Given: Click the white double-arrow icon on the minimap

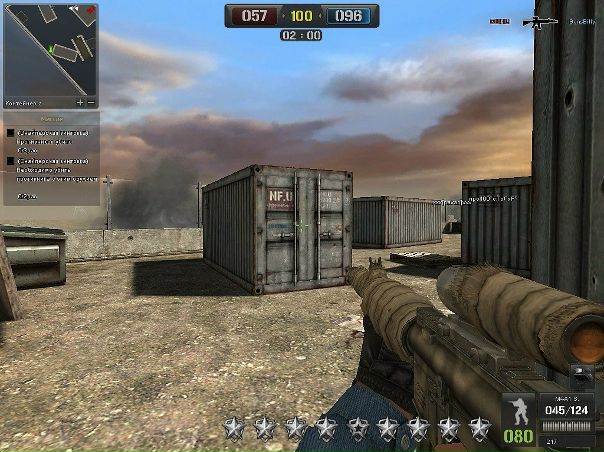Looking at the screenshot, I should tap(75, 11).
